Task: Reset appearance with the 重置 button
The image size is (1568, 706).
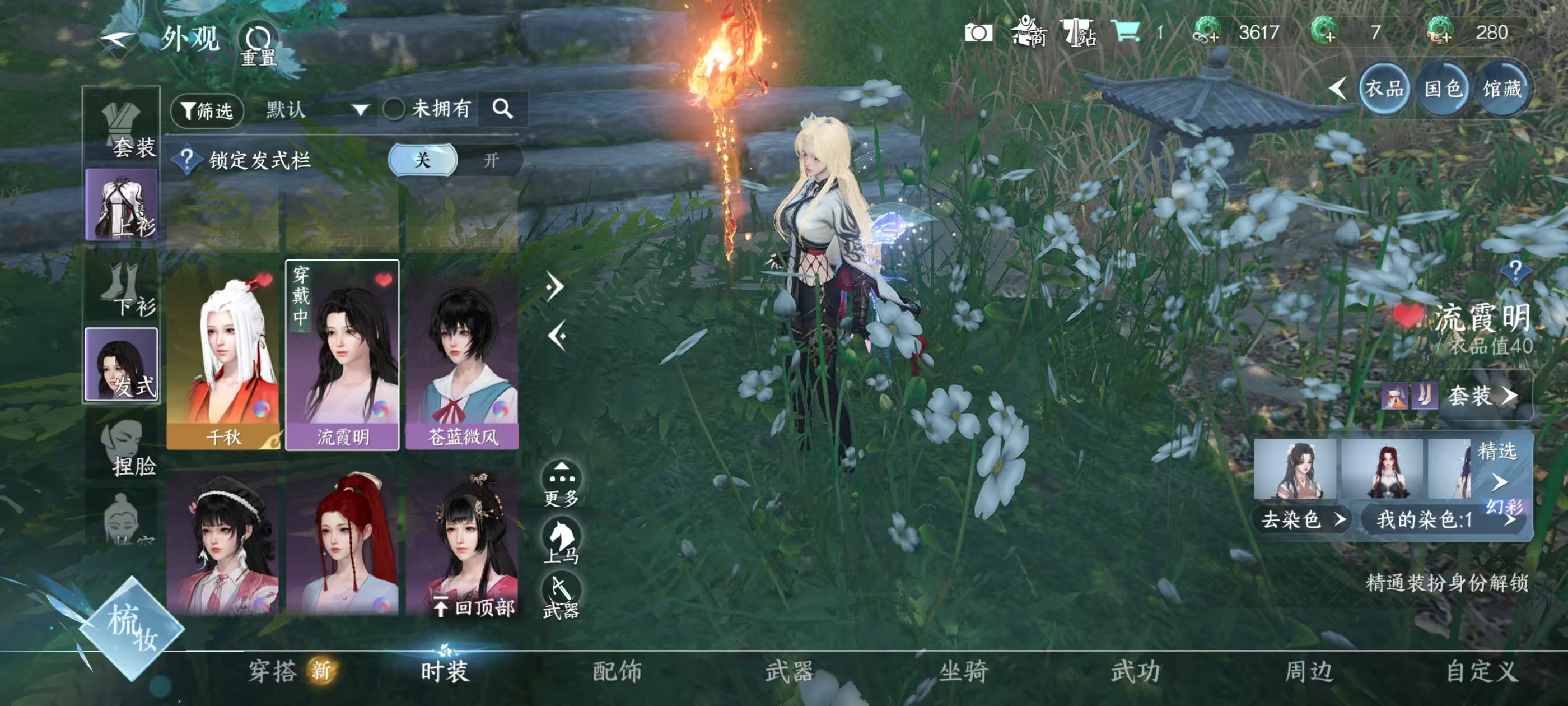Action: pyautogui.click(x=258, y=45)
